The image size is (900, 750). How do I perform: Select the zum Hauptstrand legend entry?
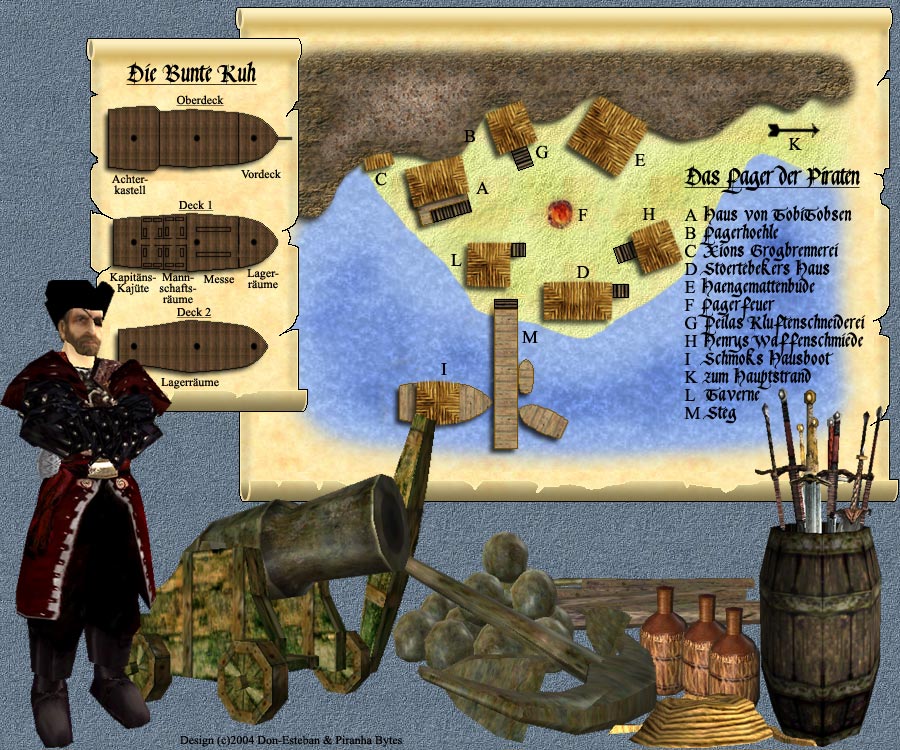756,377
